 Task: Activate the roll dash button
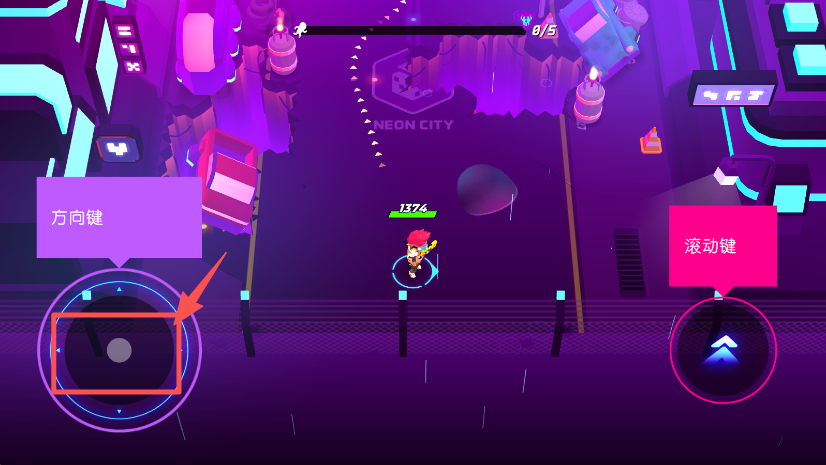(x=722, y=350)
